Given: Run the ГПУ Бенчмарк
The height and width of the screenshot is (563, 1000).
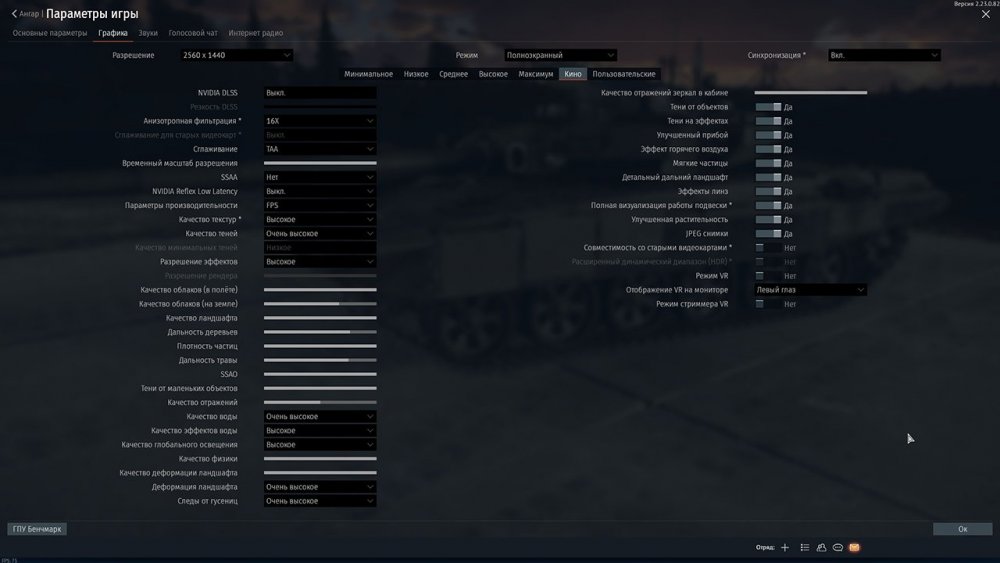Looking at the screenshot, I should pos(37,529).
